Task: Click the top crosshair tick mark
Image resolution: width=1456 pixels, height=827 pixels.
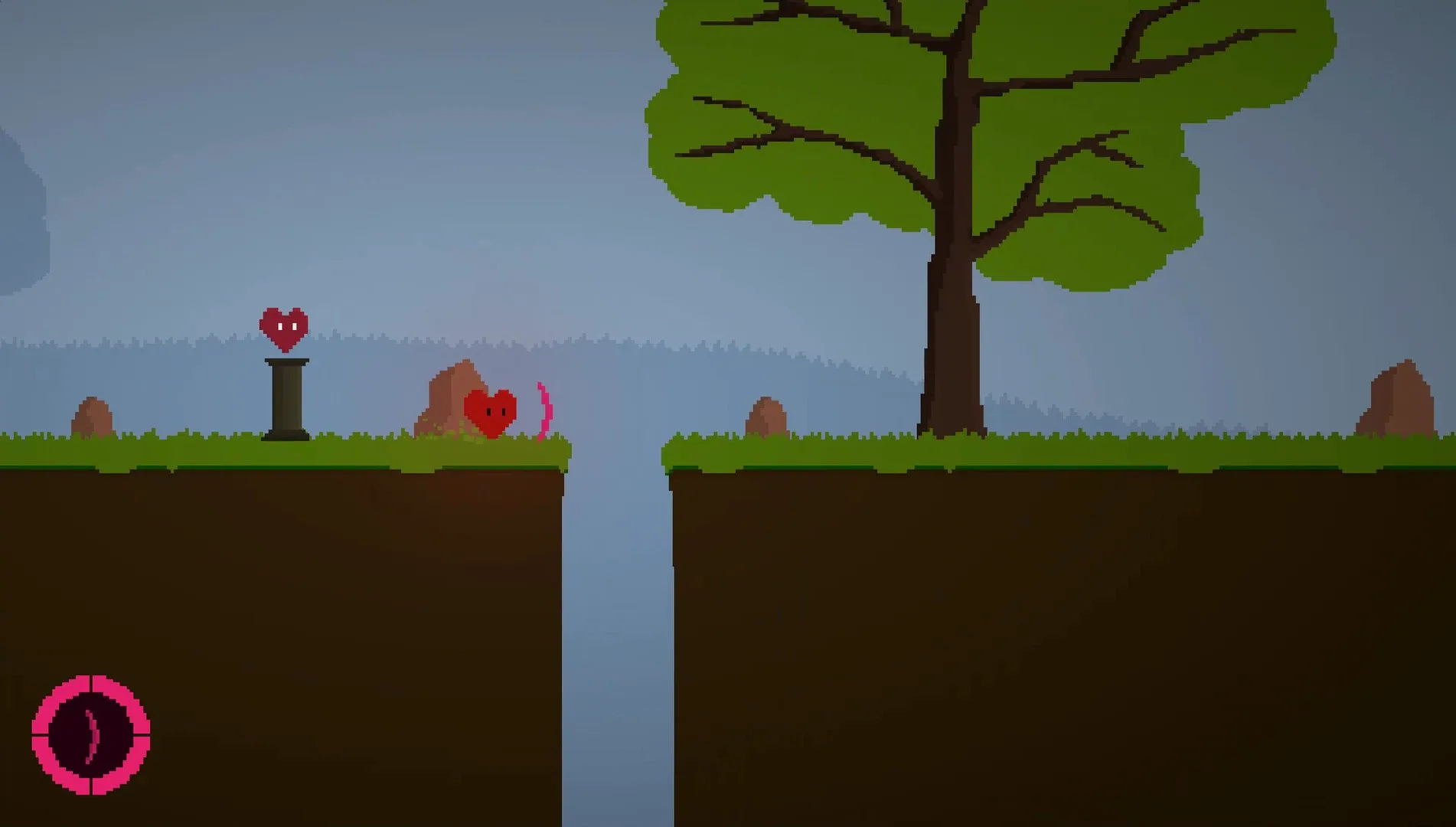Action: point(90,682)
